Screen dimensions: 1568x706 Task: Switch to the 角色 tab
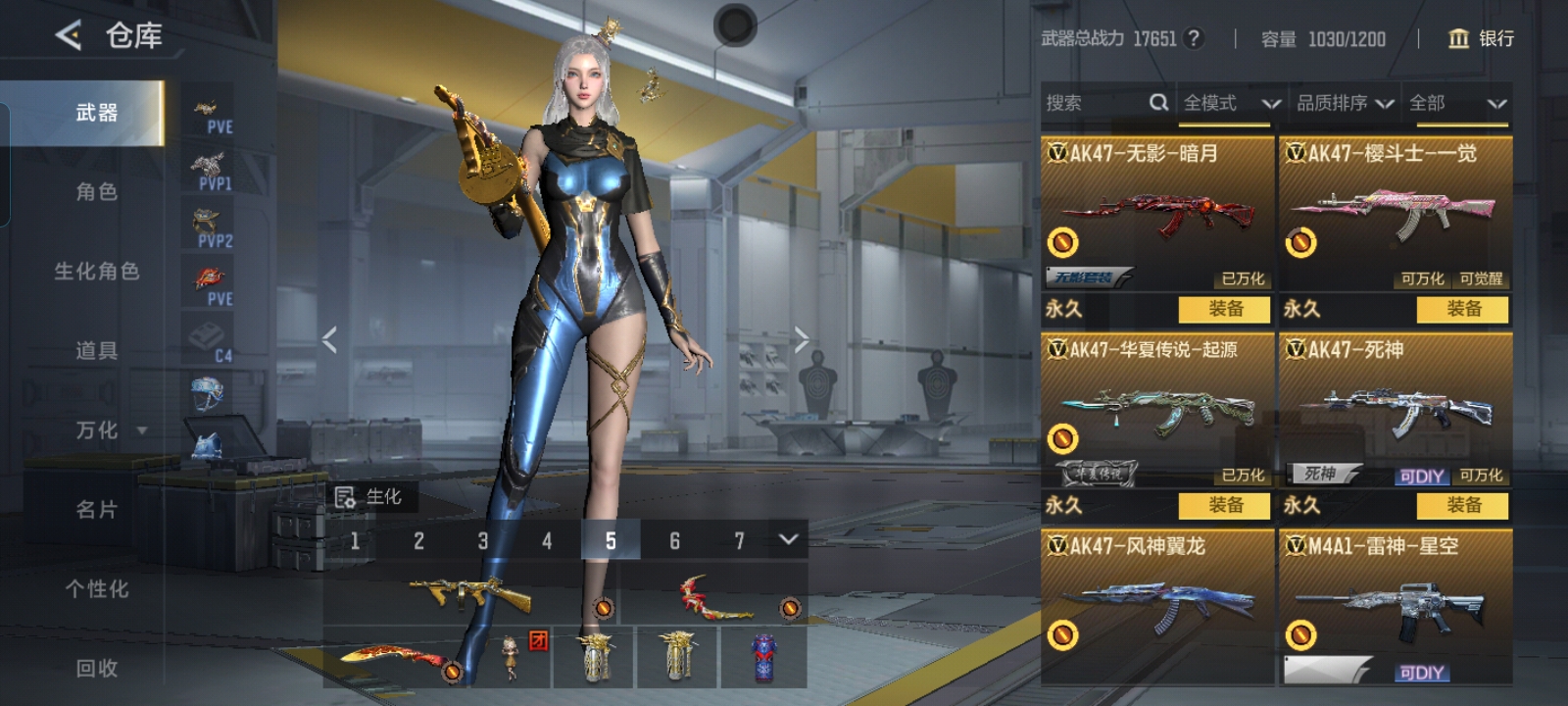pos(96,192)
